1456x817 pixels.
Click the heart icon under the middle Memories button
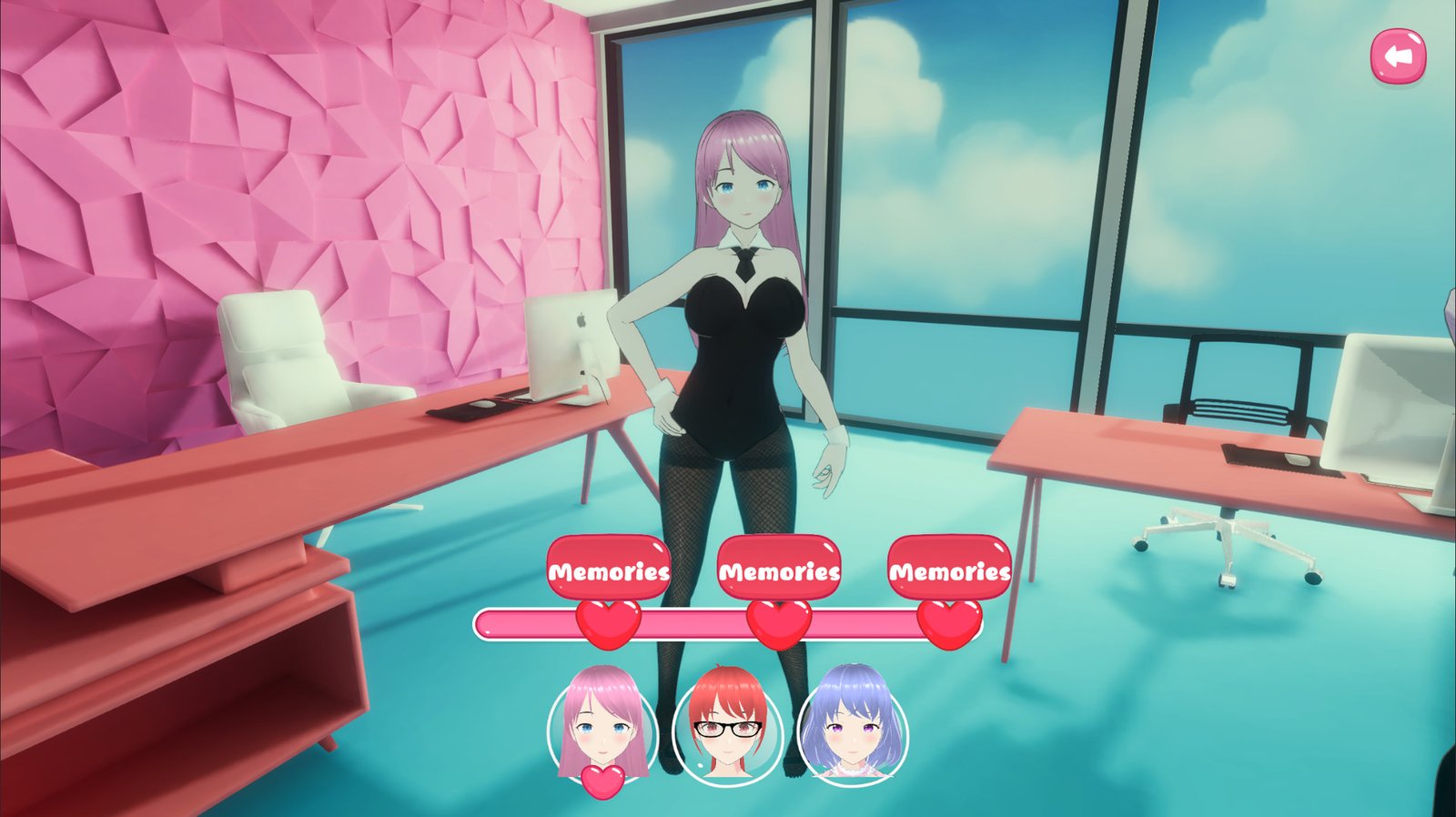(x=778, y=623)
